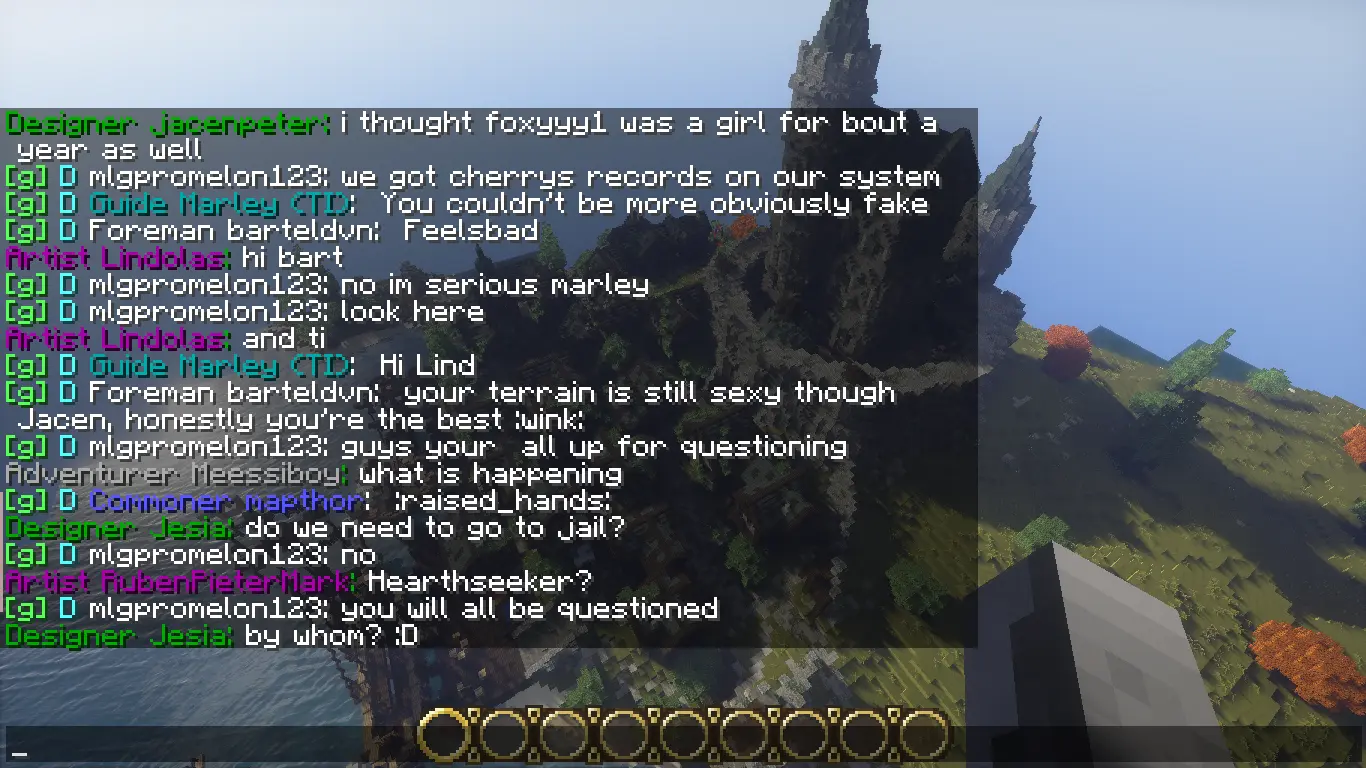Select the "Hearthseeker?" message from RubenPieterMark
The image size is (1366, 768).
[x=480, y=582]
